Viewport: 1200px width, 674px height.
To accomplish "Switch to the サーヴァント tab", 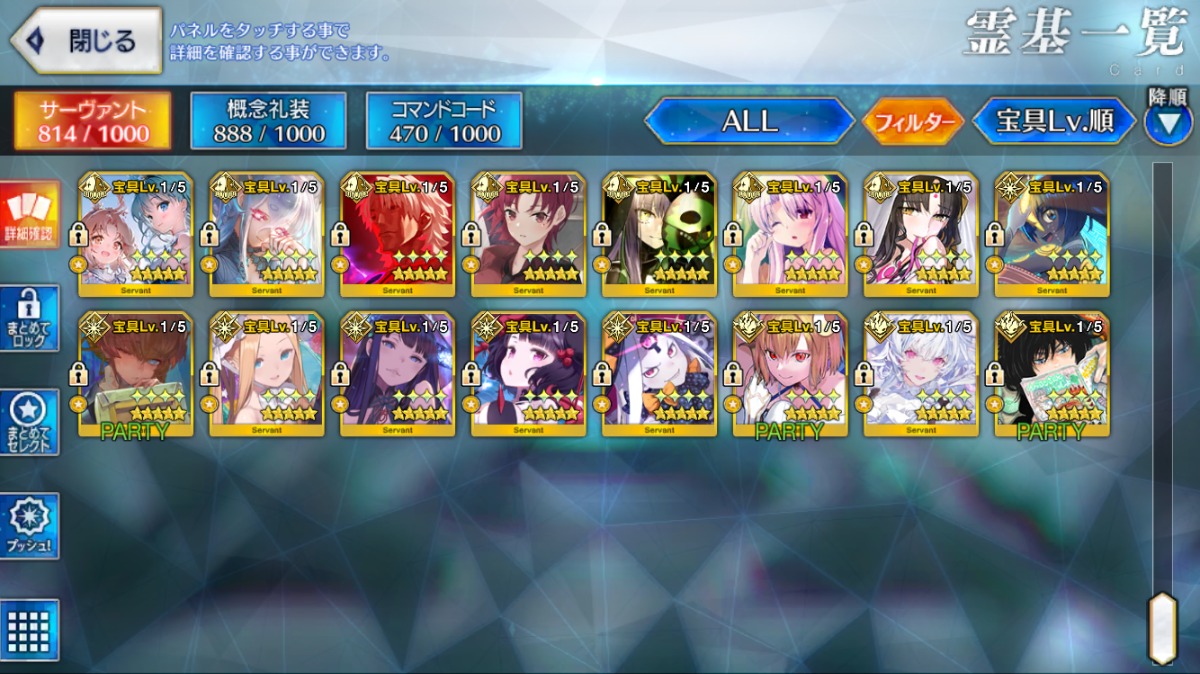I will [x=93, y=122].
